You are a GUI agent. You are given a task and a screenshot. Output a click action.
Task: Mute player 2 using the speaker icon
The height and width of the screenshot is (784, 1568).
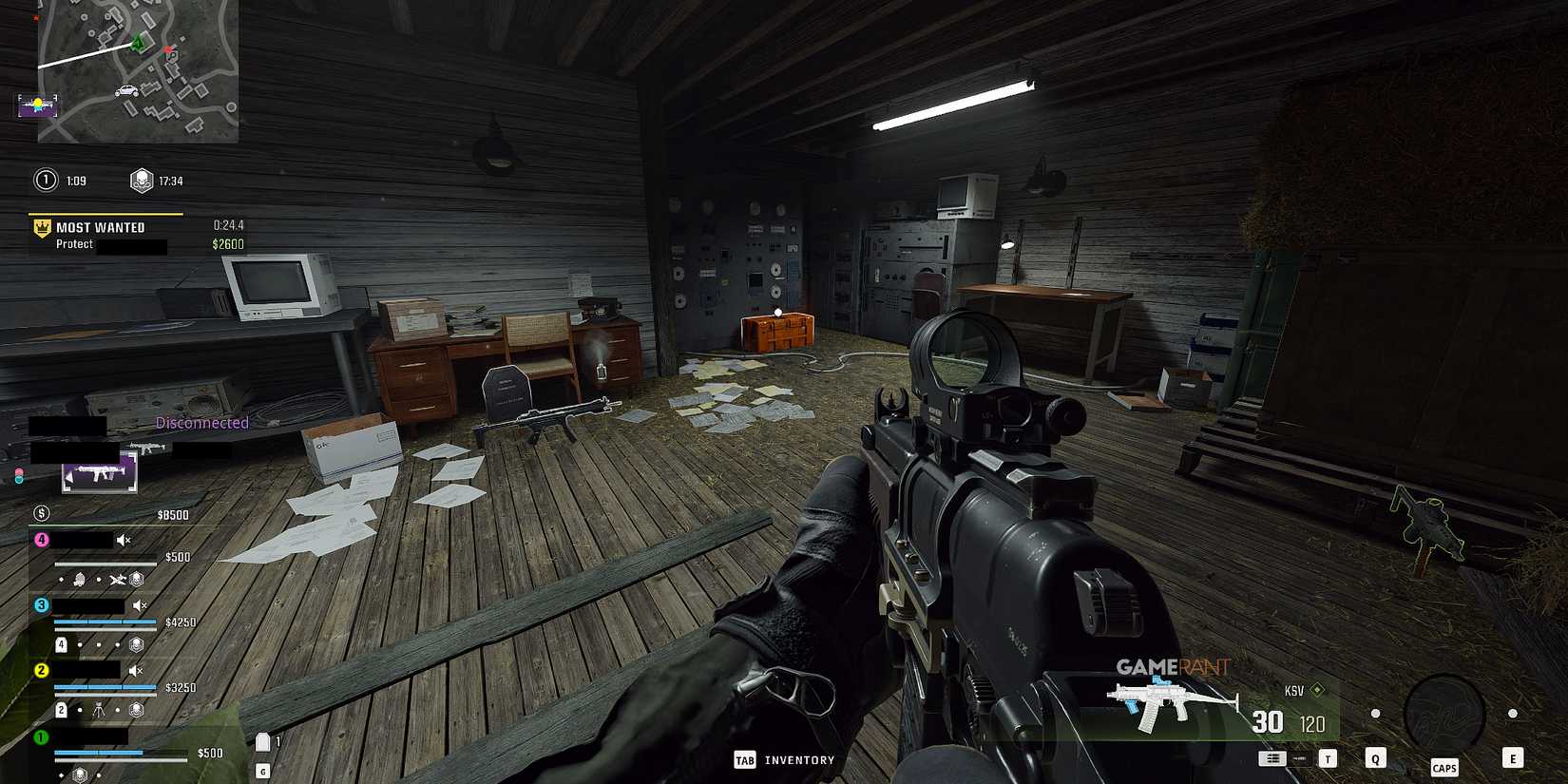[x=135, y=670]
